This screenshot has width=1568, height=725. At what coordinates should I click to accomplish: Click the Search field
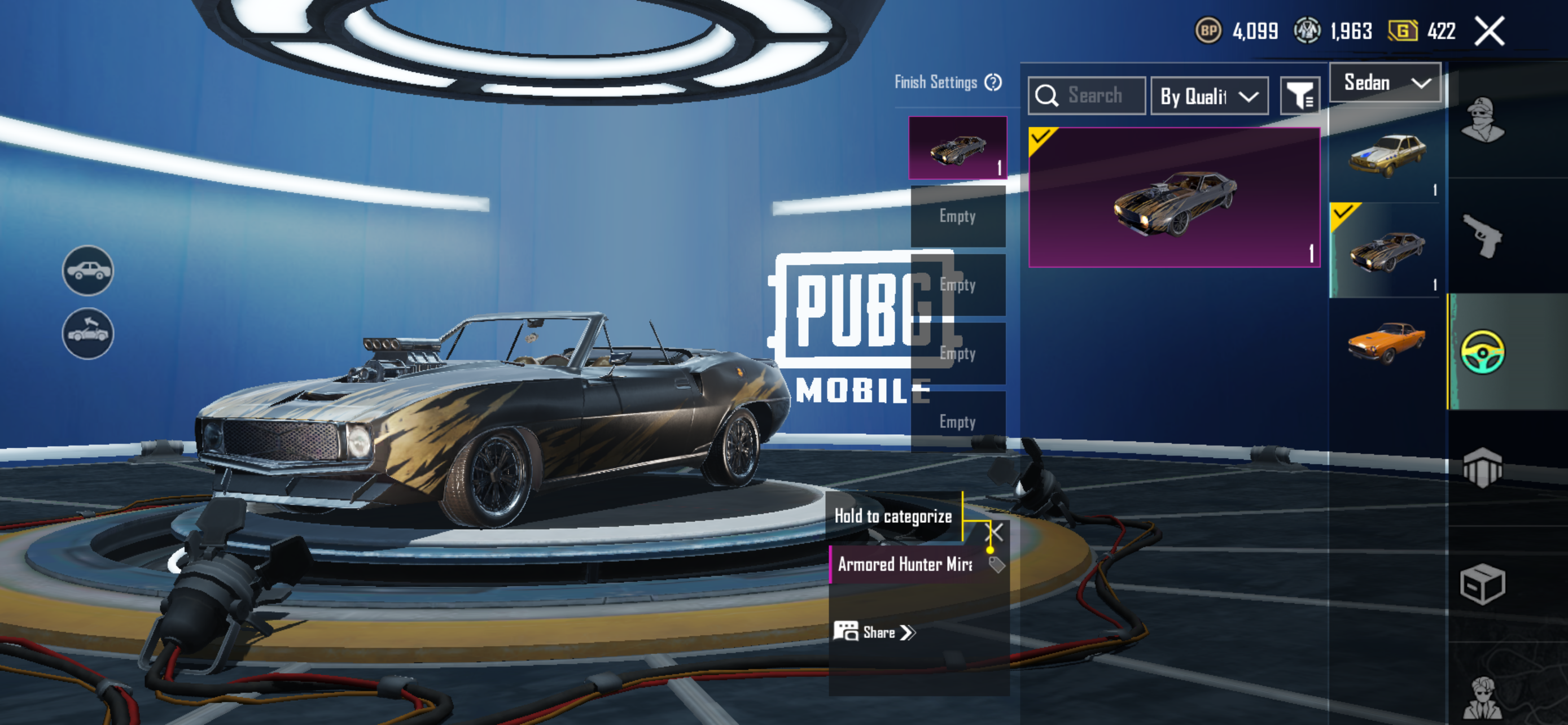[1094, 95]
